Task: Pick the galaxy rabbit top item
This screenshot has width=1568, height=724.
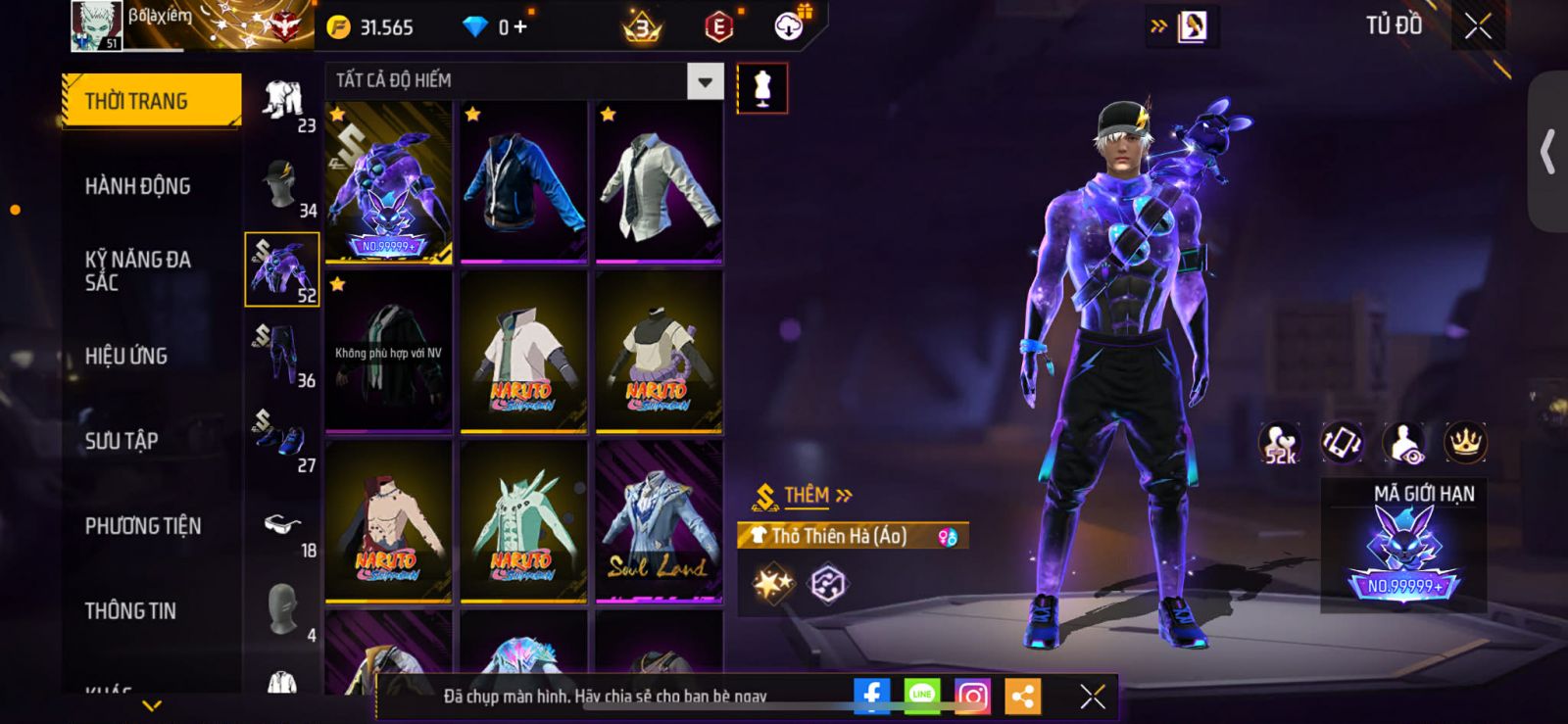Action: tap(389, 182)
